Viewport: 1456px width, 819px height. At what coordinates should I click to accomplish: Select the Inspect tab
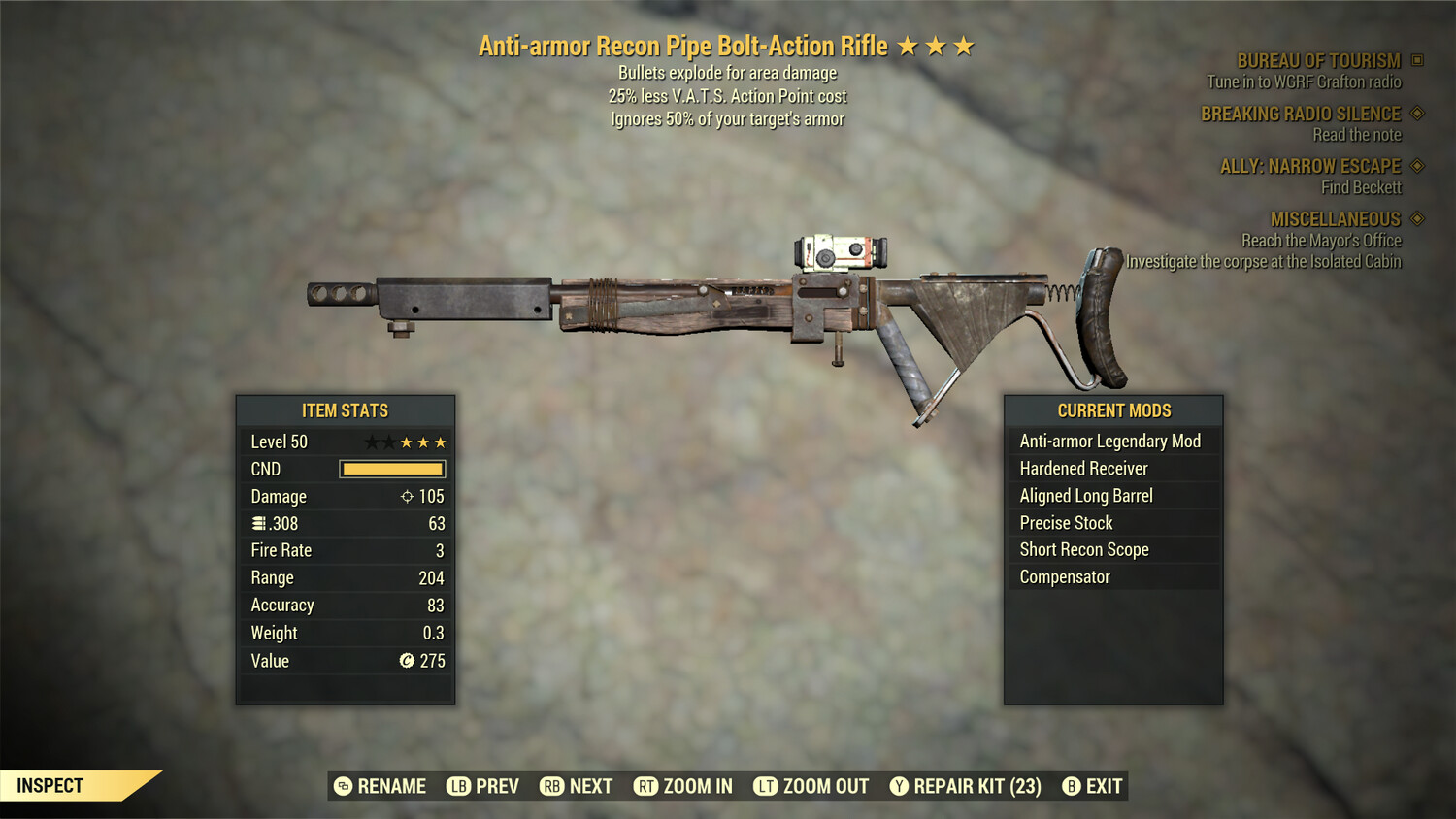click(x=50, y=785)
